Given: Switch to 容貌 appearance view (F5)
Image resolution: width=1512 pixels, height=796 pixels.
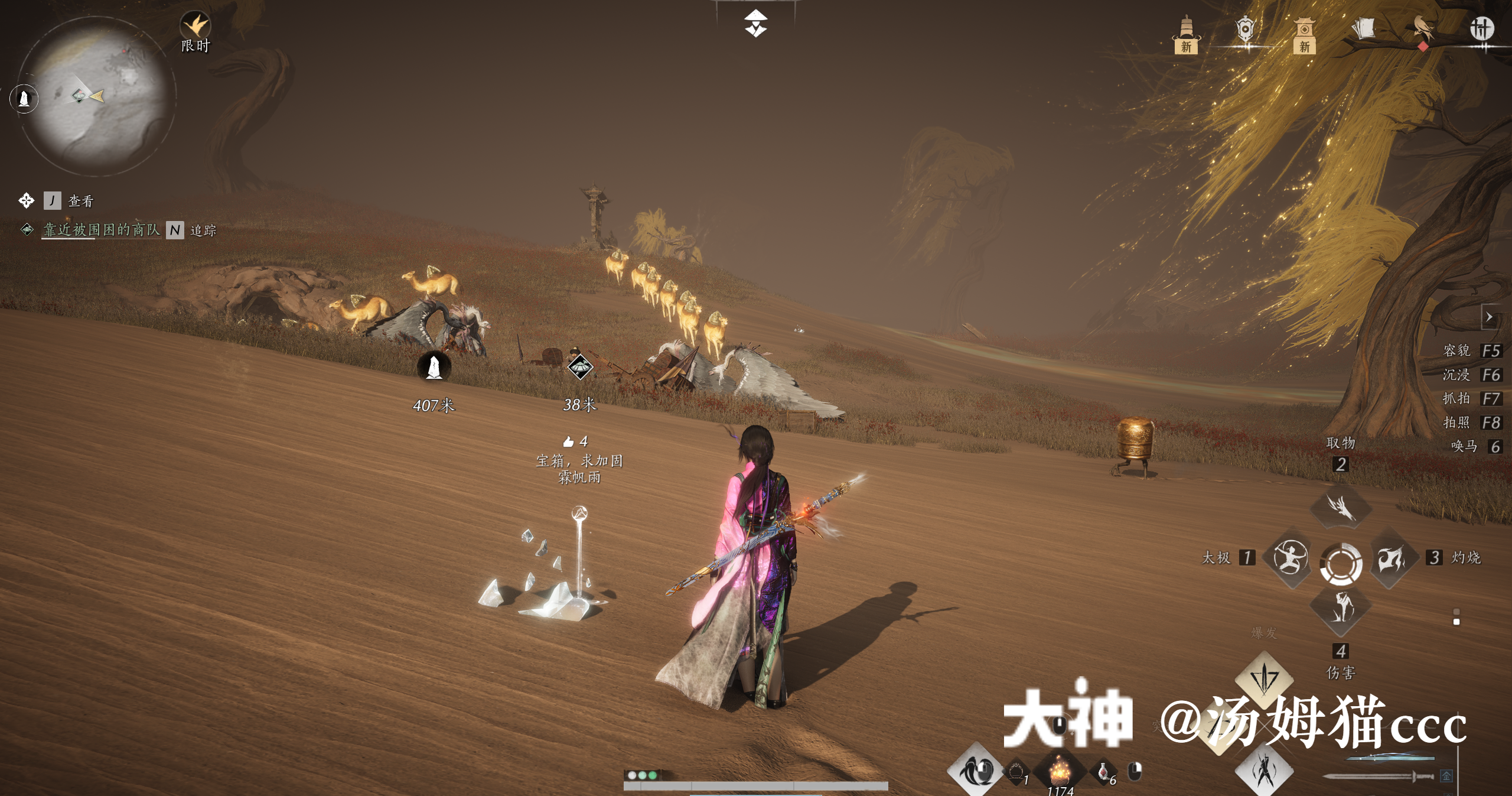Looking at the screenshot, I should point(1457,351).
